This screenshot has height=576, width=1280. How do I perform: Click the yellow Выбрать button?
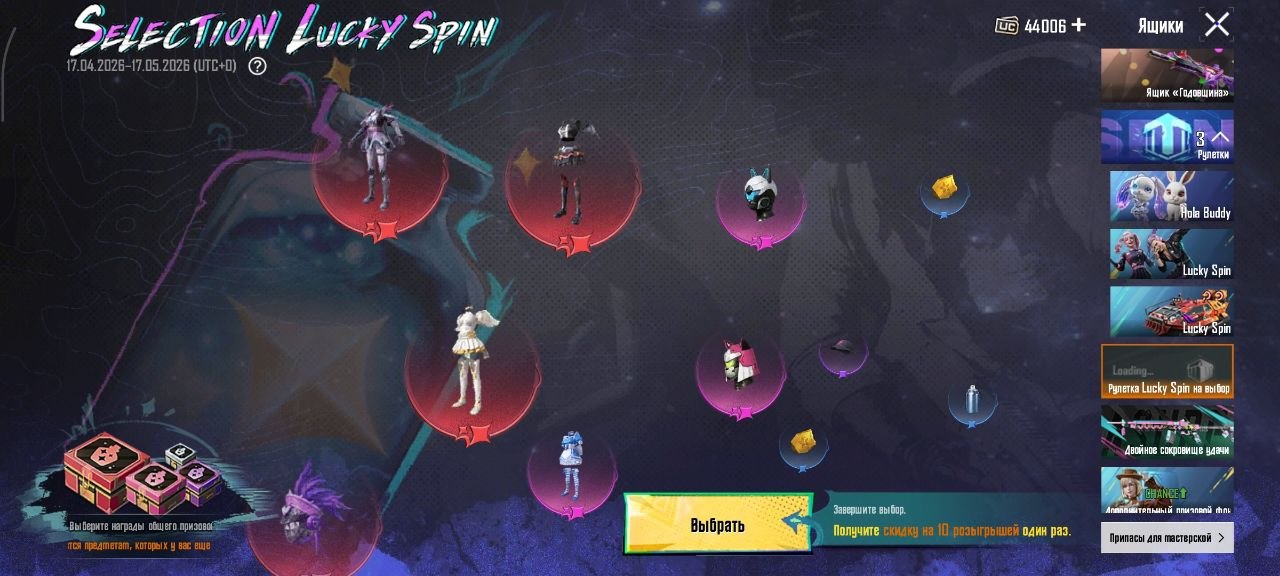(717, 523)
